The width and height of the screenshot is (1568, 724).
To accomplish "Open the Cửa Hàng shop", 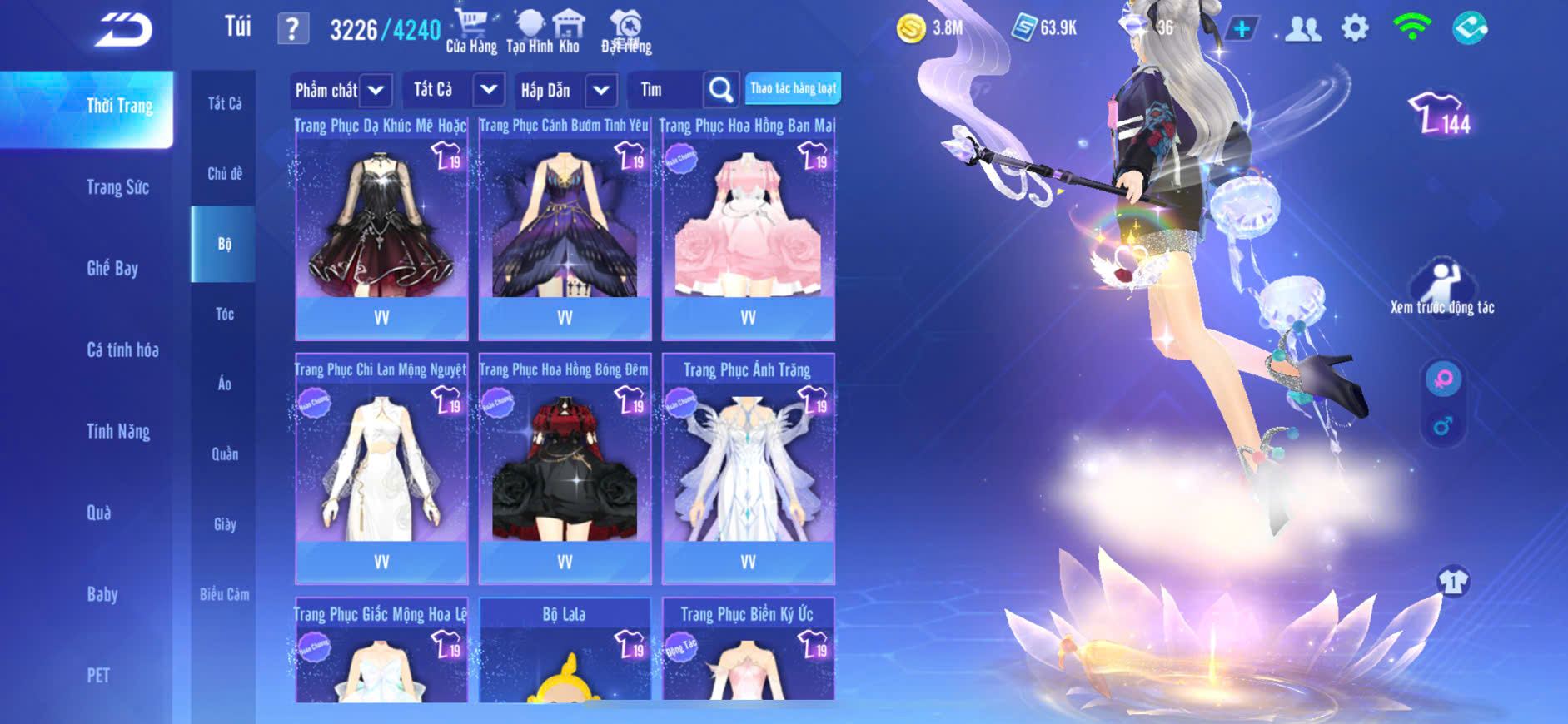I will pyautogui.click(x=471, y=32).
